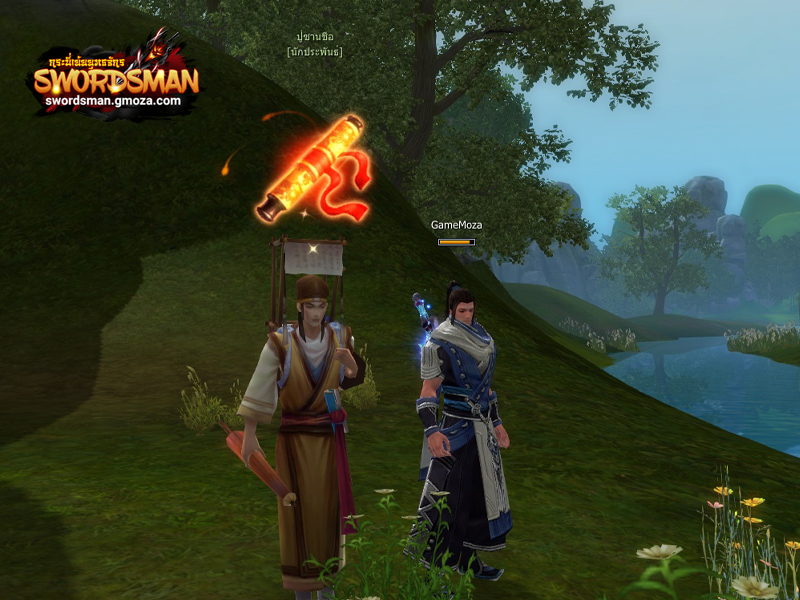Viewport: 800px width, 600px height.
Task: Click the flaming quest scroll marker
Action: (312, 170)
